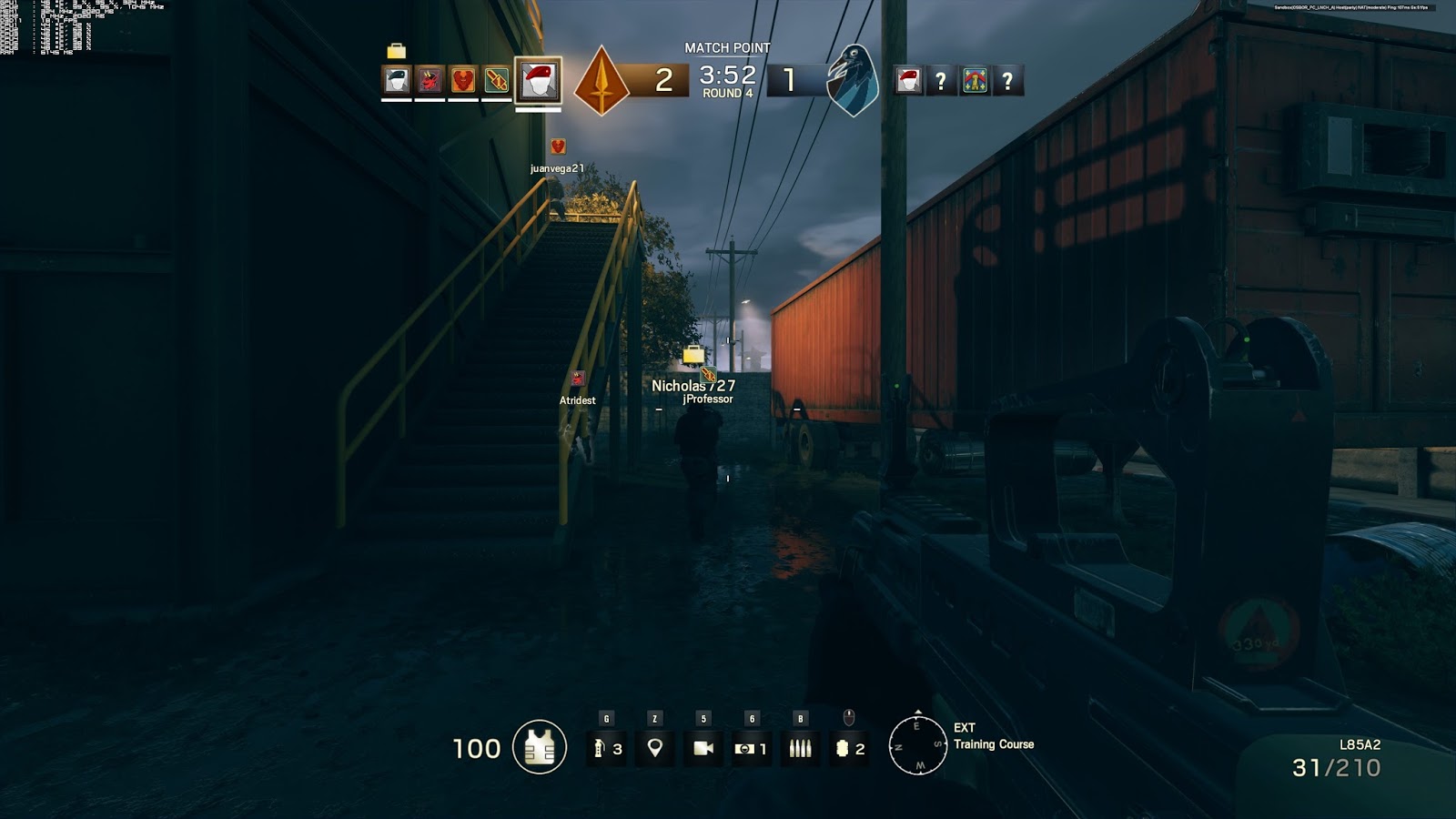This screenshot has width=1456, height=819.
Task: Click the gadget icon in slot 6
Action: (752, 748)
